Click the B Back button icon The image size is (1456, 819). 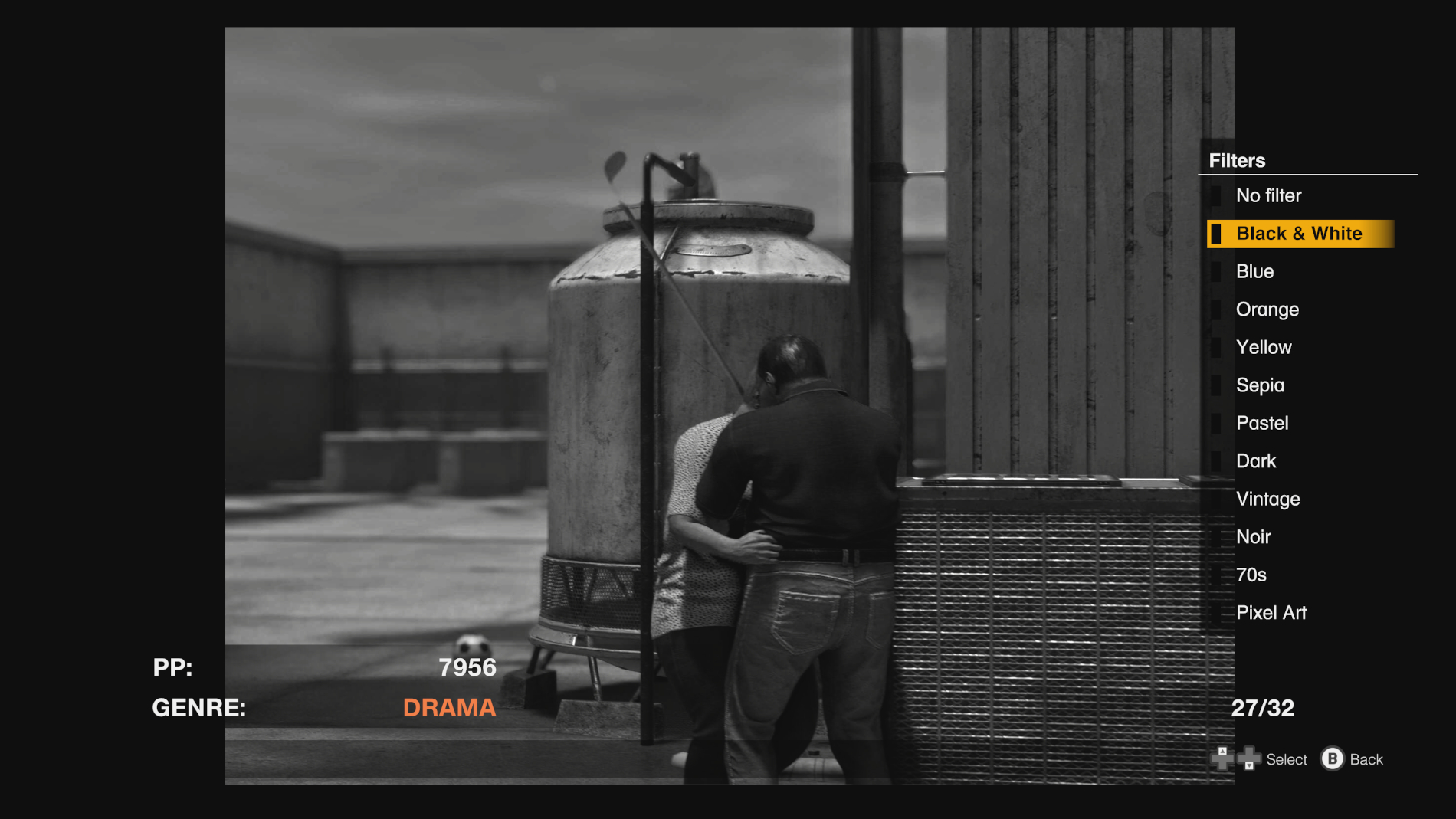(1333, 758)
